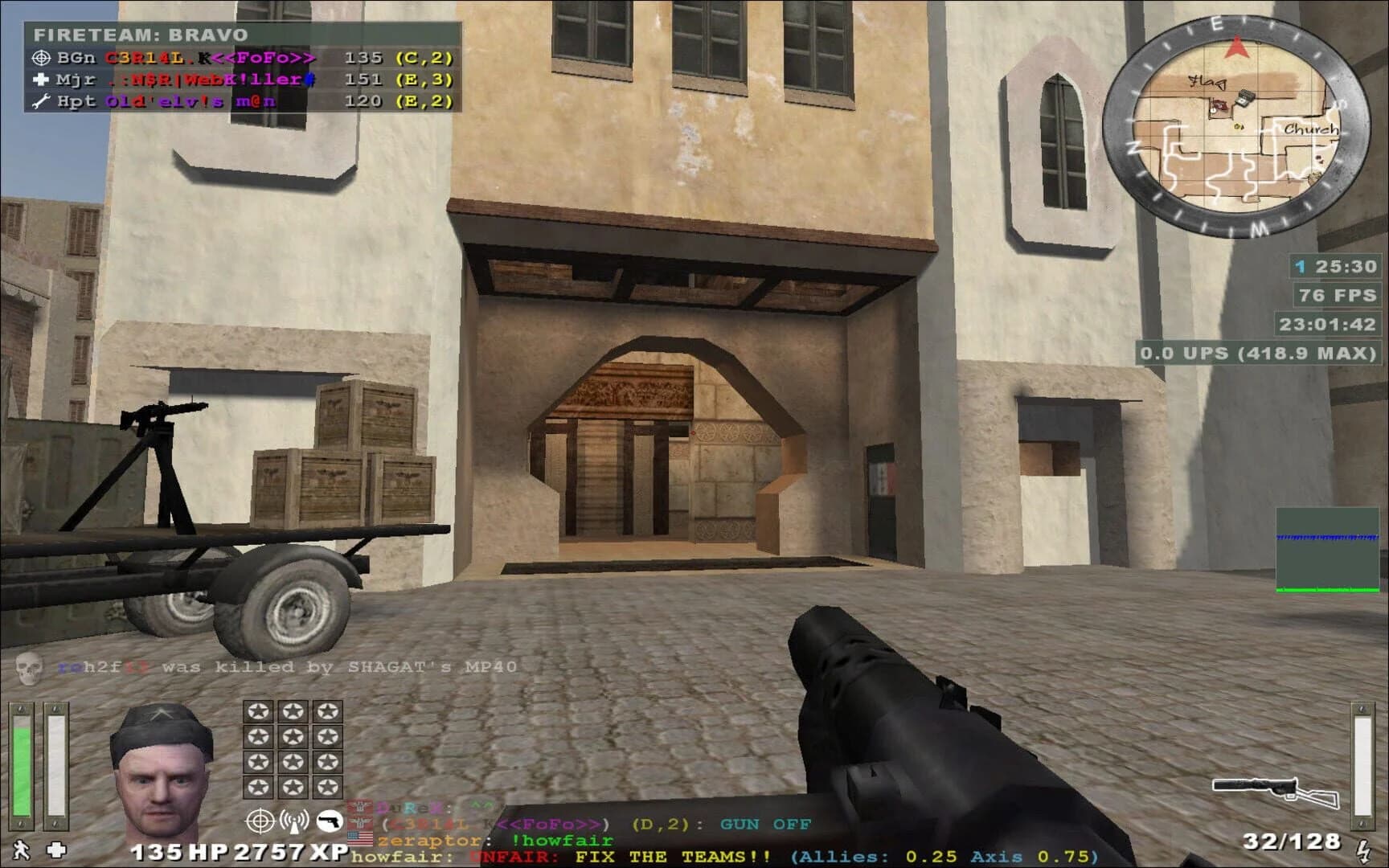Click the pistol icon in the bottom HUD
The height and width of the screenshot is (868, 1389).
[x=331, y=821]
